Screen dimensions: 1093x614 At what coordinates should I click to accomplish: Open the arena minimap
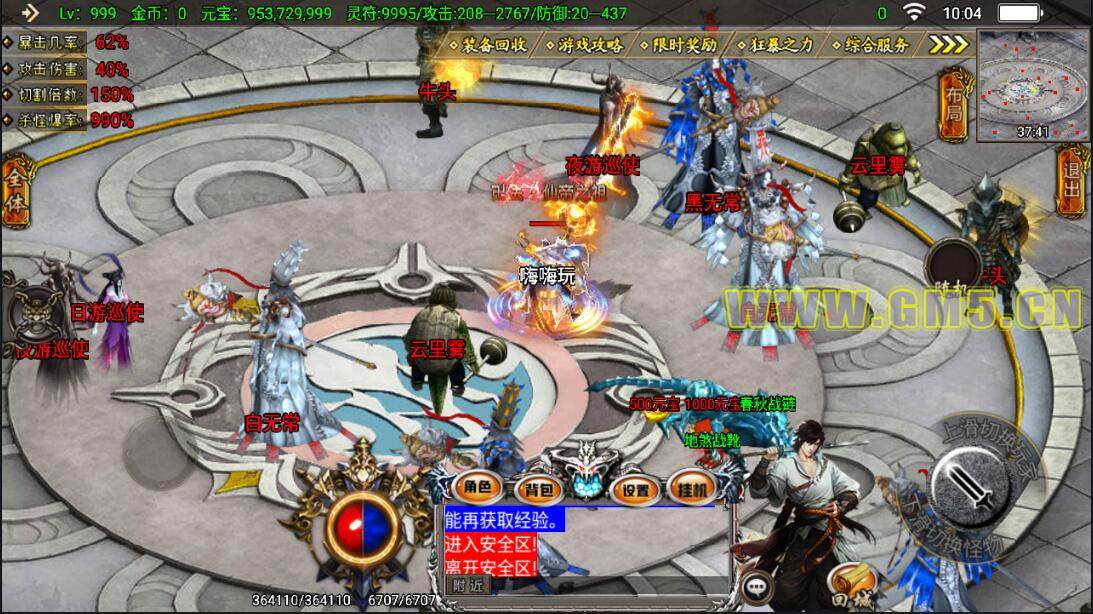pyautogui.click(x=1031, y=84)
